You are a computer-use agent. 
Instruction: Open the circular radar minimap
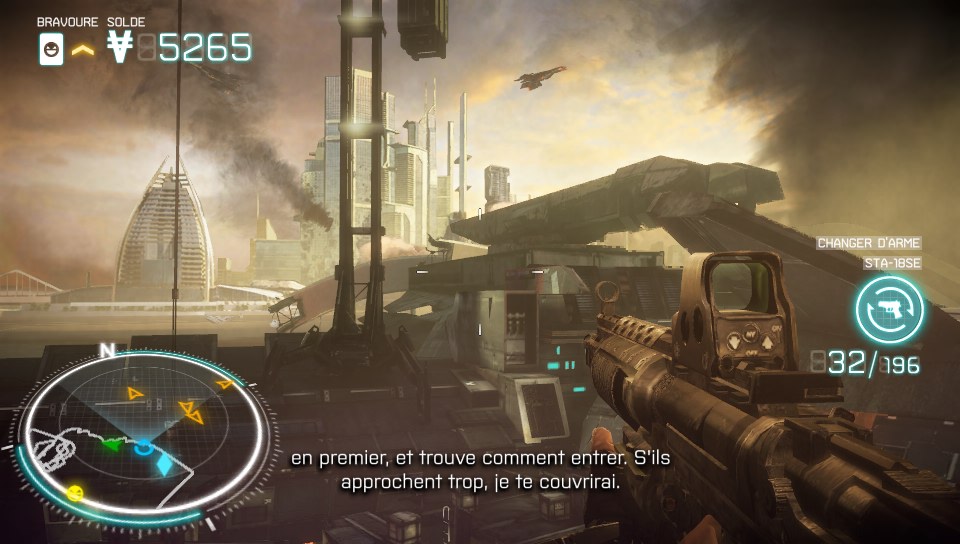point(141,430)
